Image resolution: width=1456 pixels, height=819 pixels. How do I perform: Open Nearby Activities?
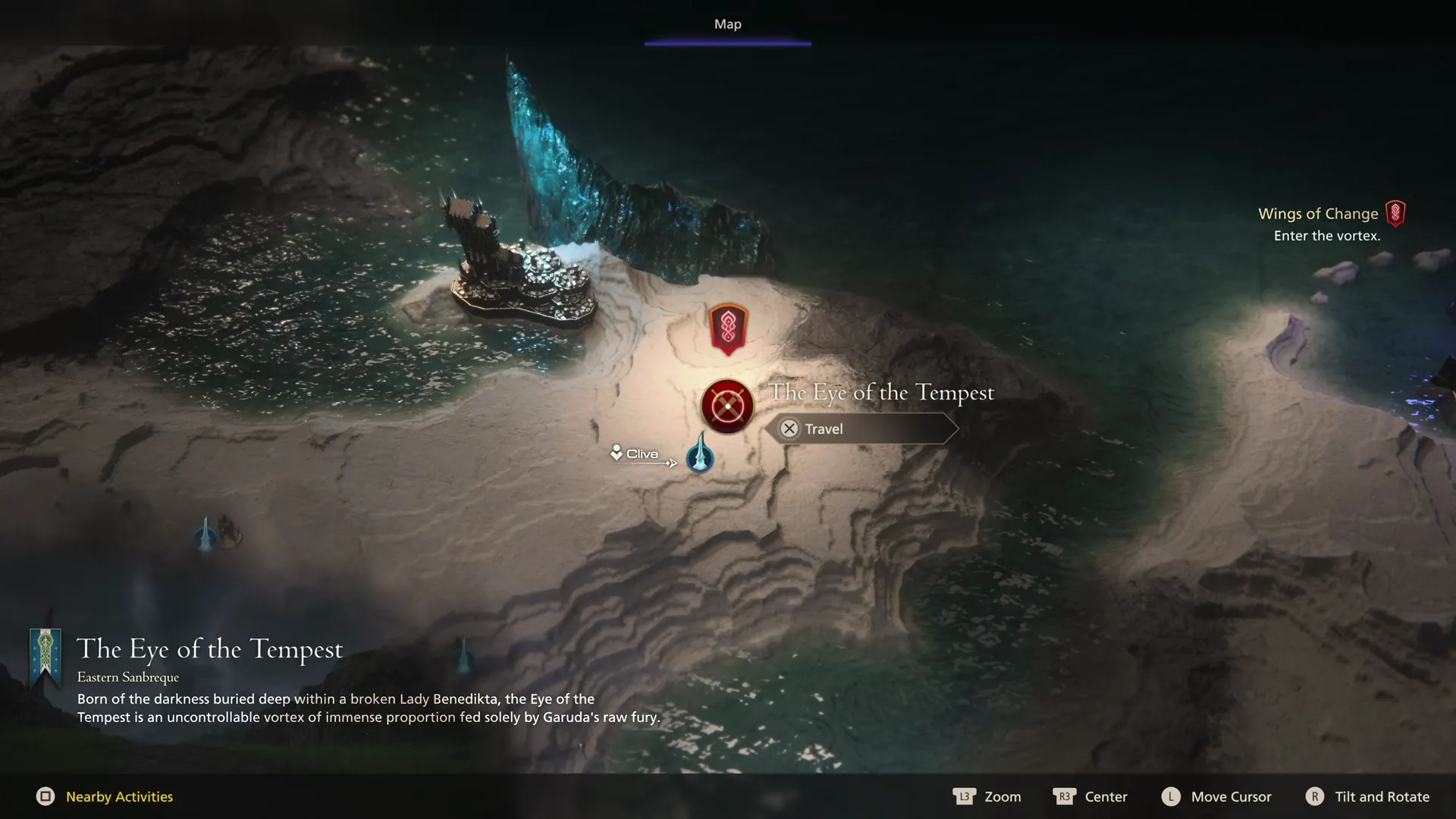(x=118, y=797)
